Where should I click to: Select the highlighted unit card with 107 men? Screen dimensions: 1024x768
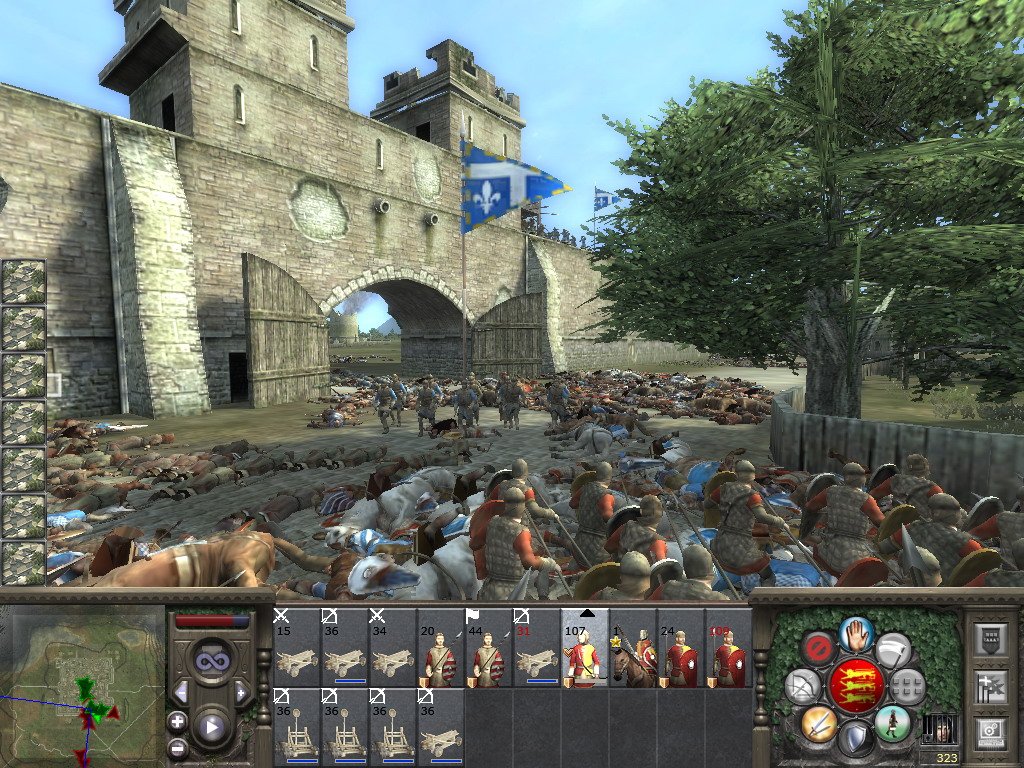[x=584, y=647]
